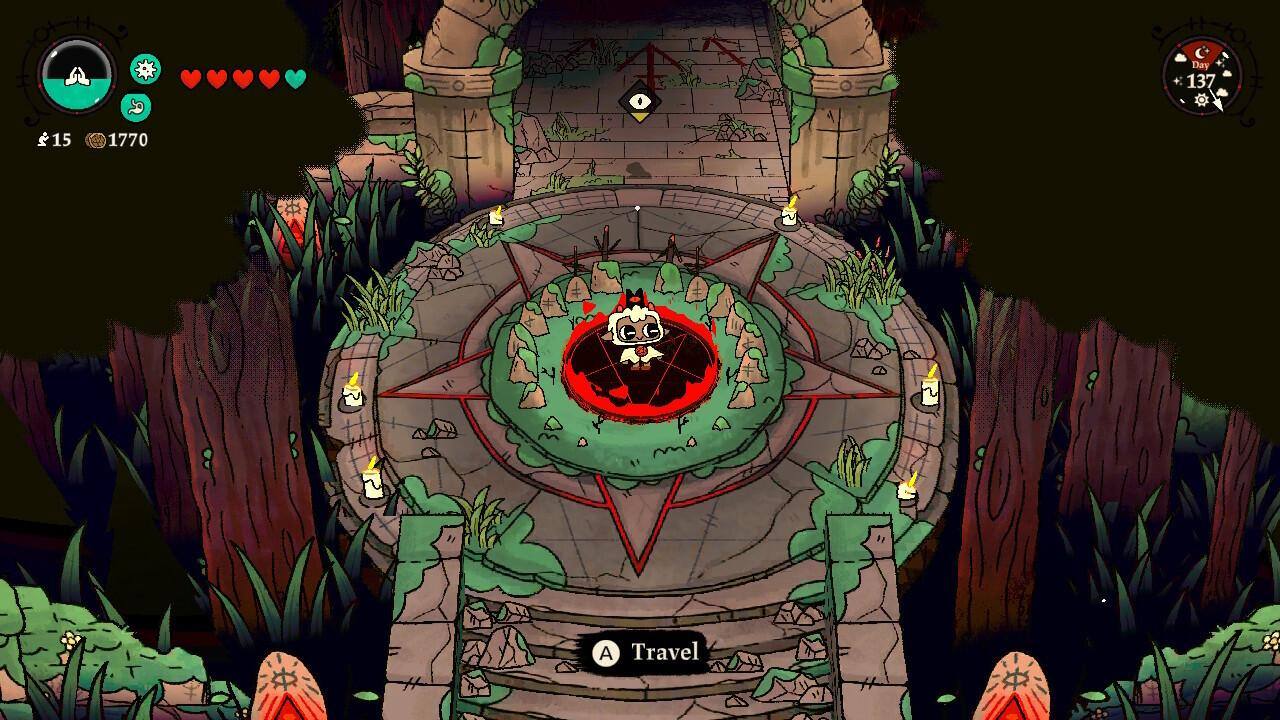Select the stomach hunger status icon
Image resolution: width=1280 pixels, height=720 pixels.
pos(135,106)
